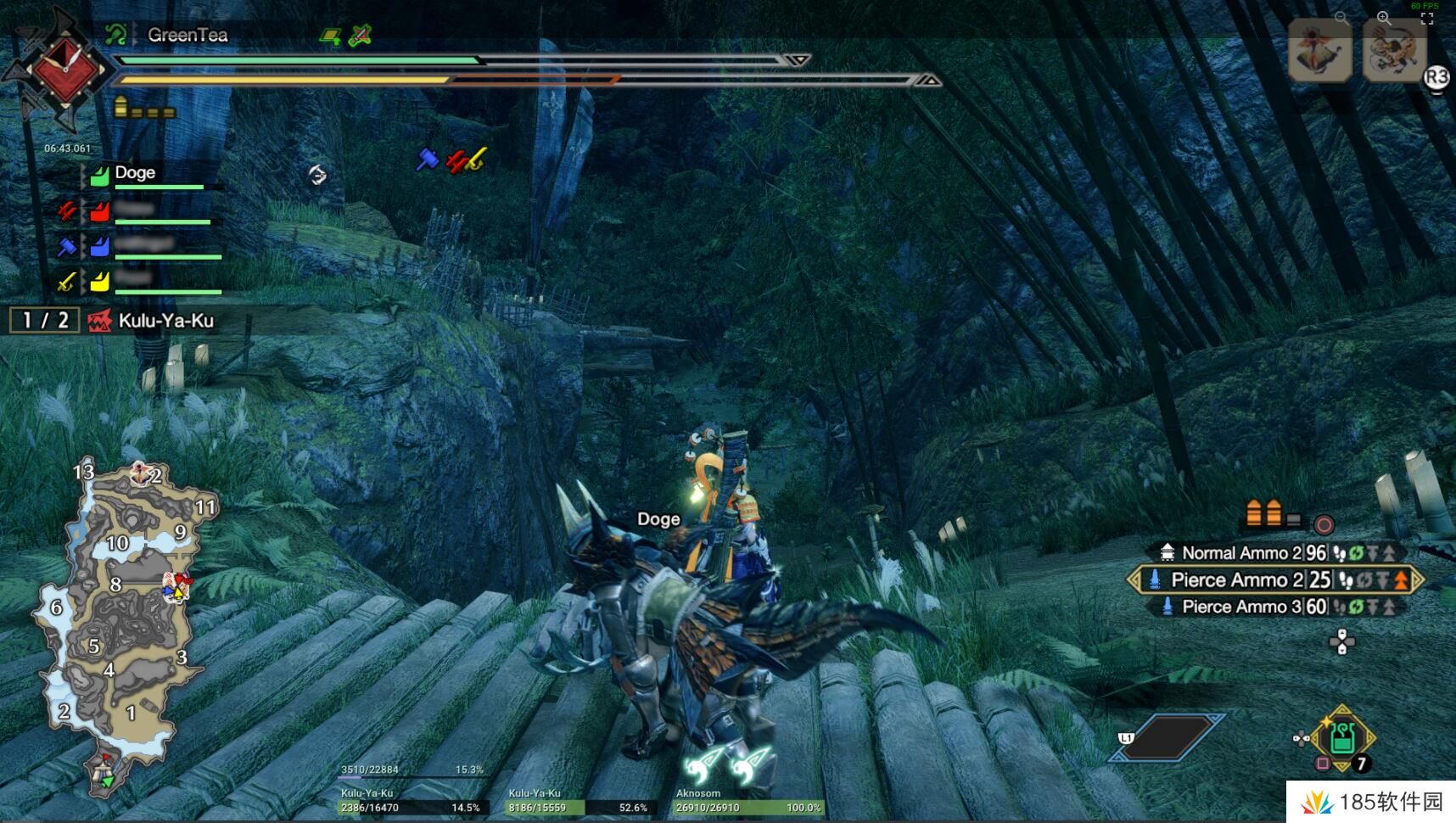This screenshot has height=823, width=1456.
Task: Zoom out with the minus magnifier
Action: (1341, 17)
